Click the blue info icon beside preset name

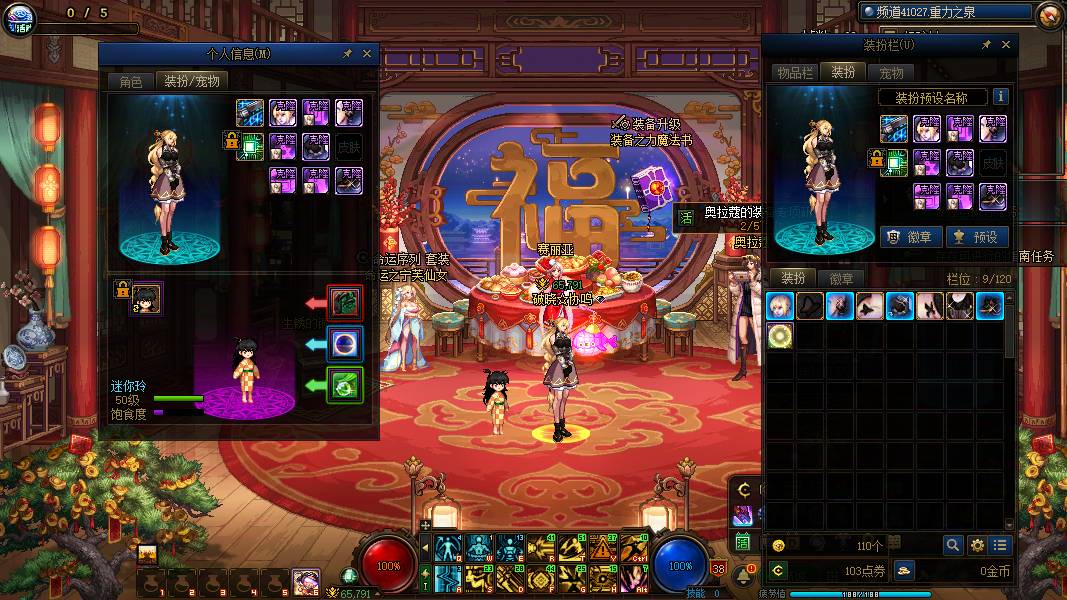1000,98
